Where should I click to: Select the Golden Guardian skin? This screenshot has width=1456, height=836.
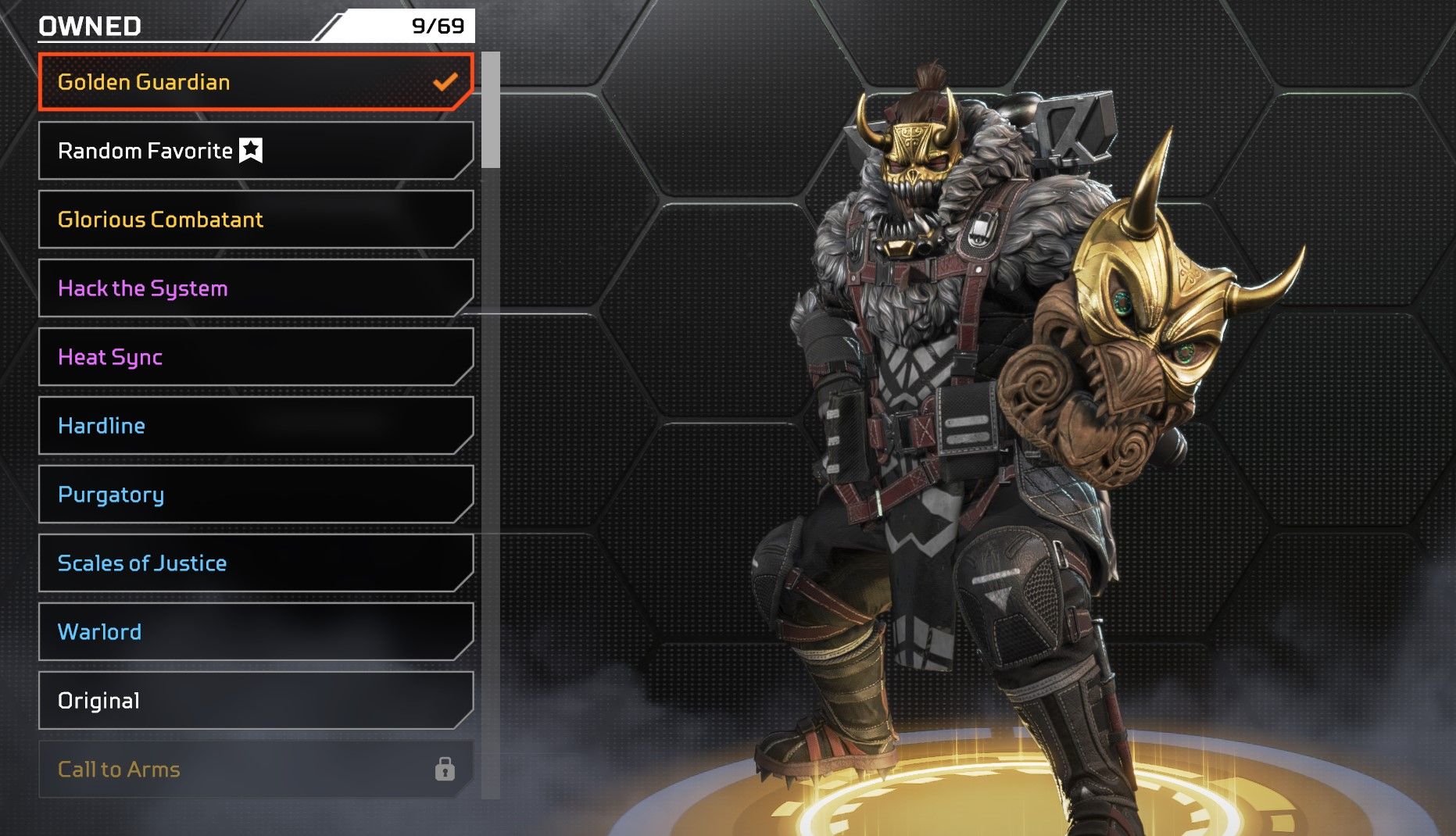tap(256, 82)
